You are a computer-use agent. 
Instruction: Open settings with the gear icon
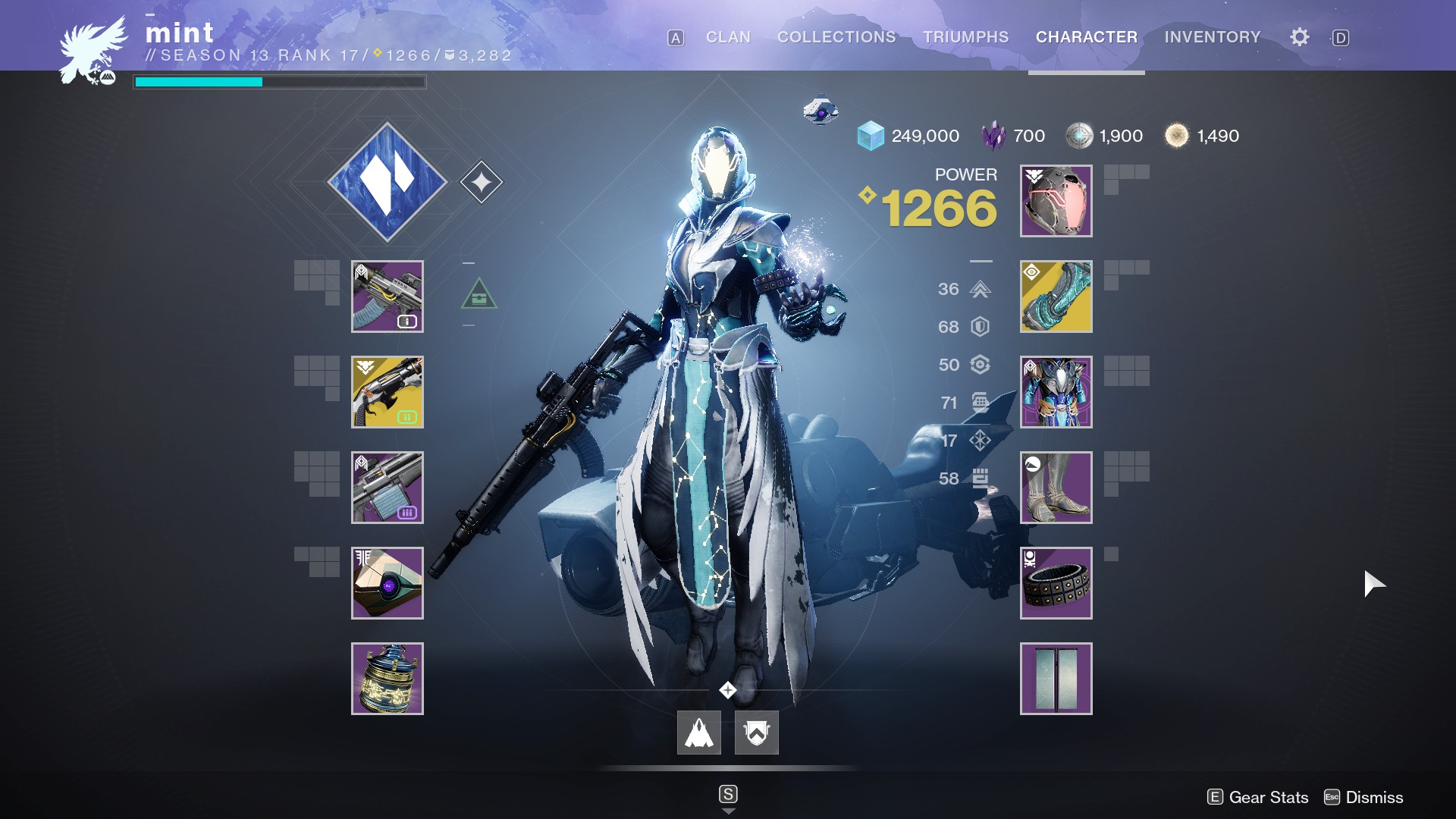pos(1300,37)
